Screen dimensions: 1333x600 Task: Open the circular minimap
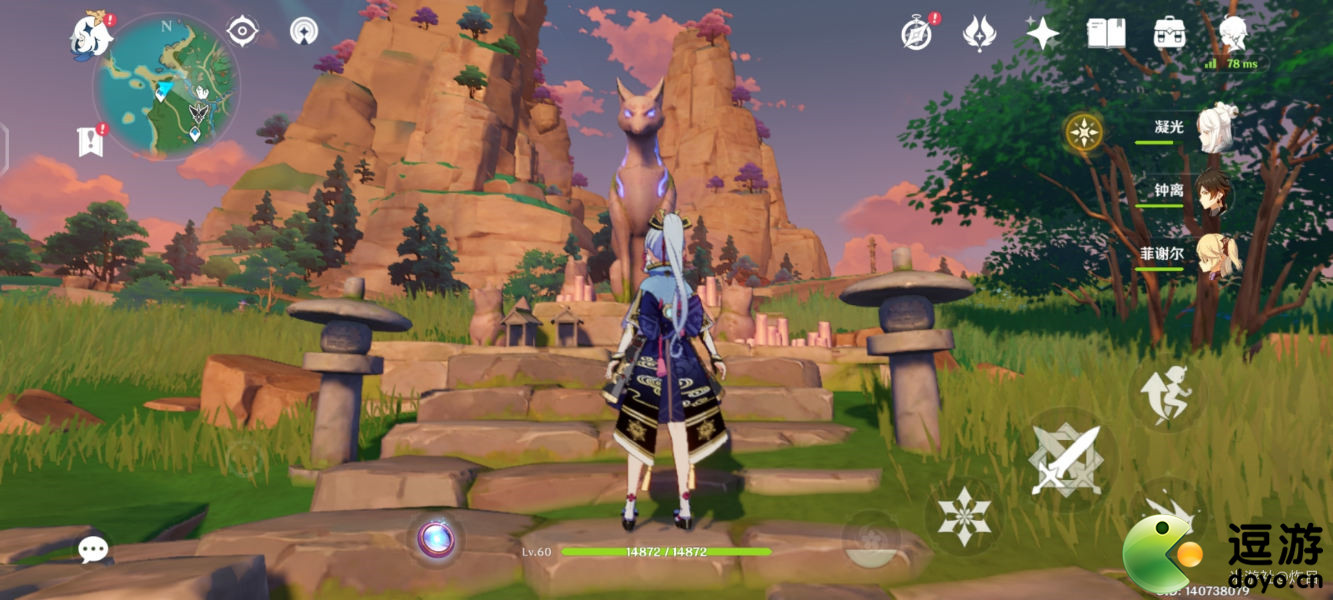point(166,85)
